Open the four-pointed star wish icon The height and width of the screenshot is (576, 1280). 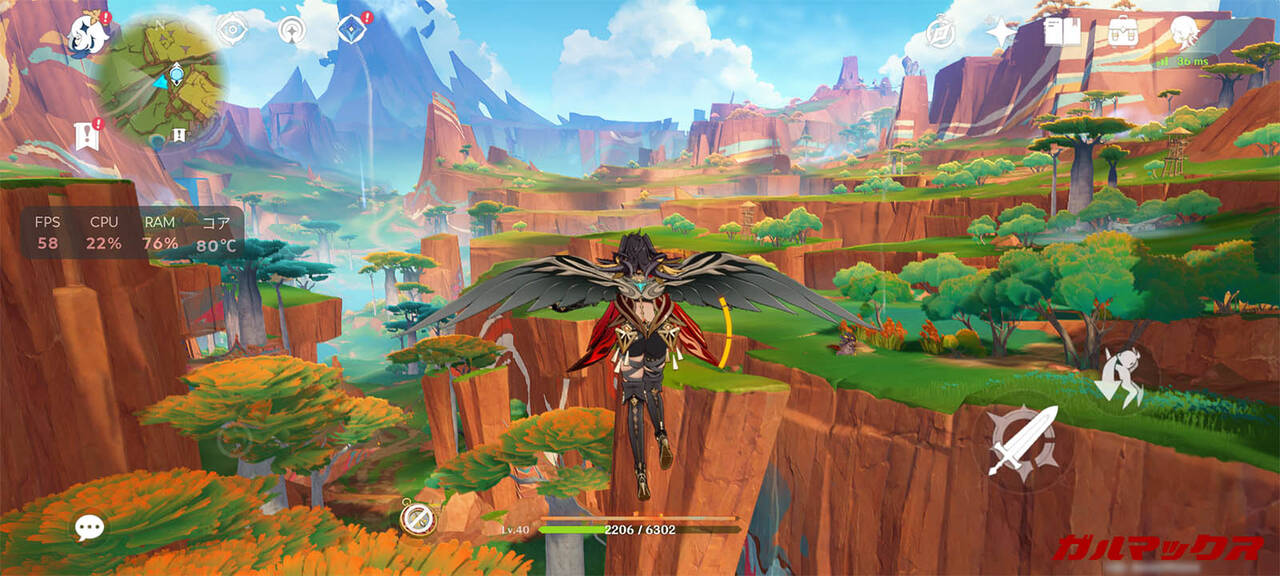(x=1001, y=33)
